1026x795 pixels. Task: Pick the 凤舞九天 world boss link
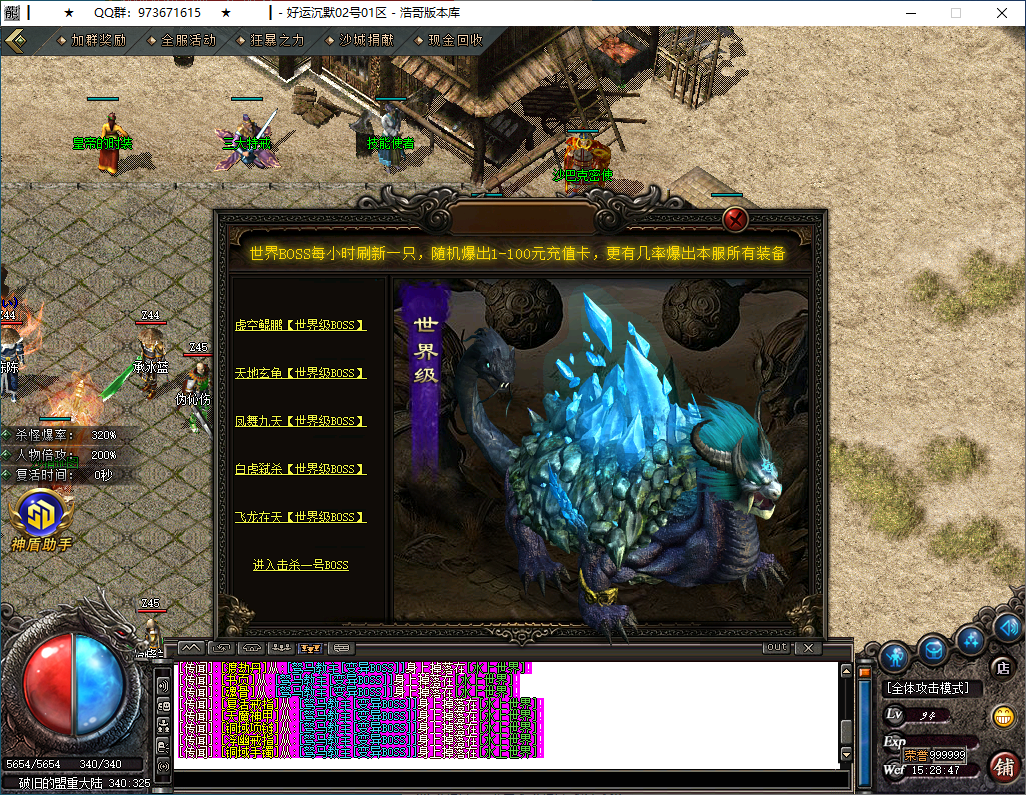coord(300,421)
